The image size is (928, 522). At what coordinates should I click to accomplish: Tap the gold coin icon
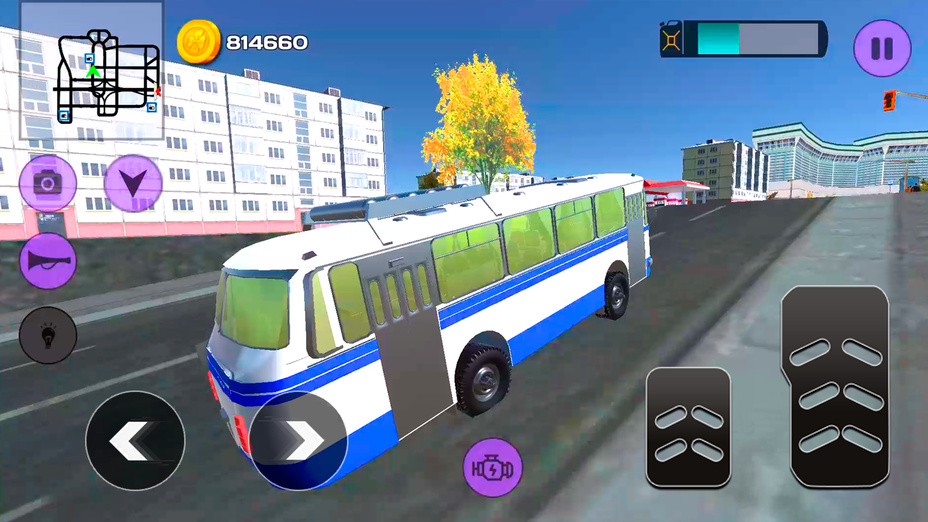[x=198, y=42]
